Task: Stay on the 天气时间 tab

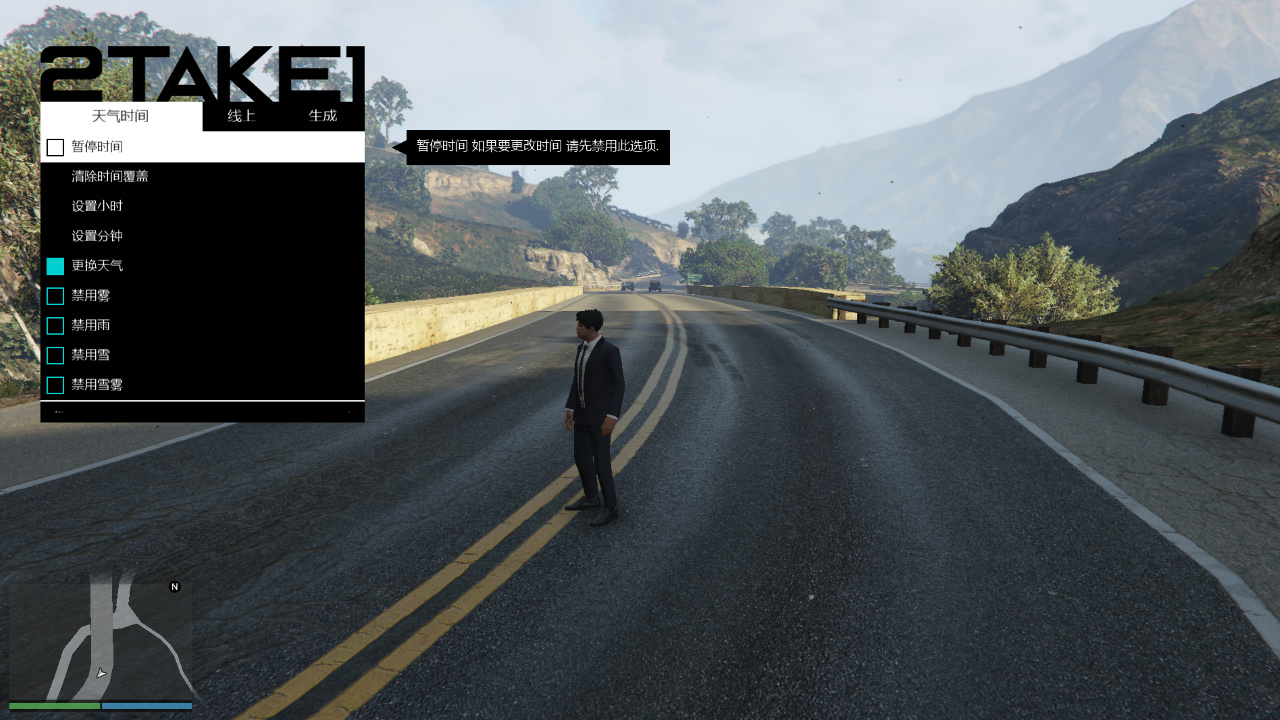Action: [120, 115]
